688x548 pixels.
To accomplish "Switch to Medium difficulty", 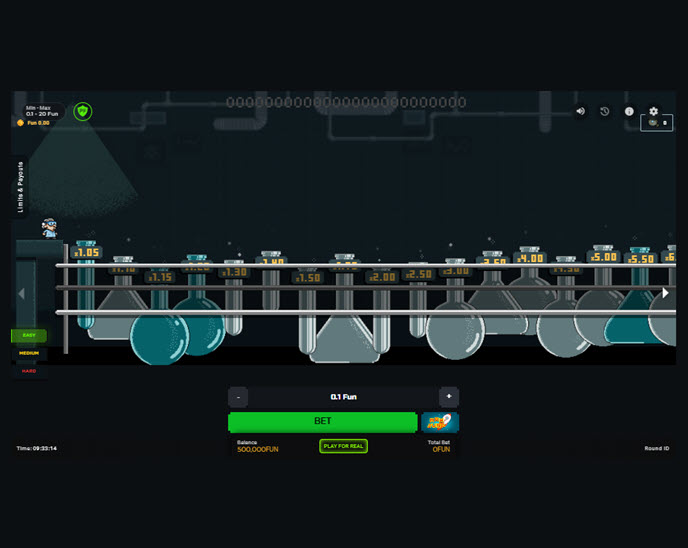I will [x=28, y=353].
